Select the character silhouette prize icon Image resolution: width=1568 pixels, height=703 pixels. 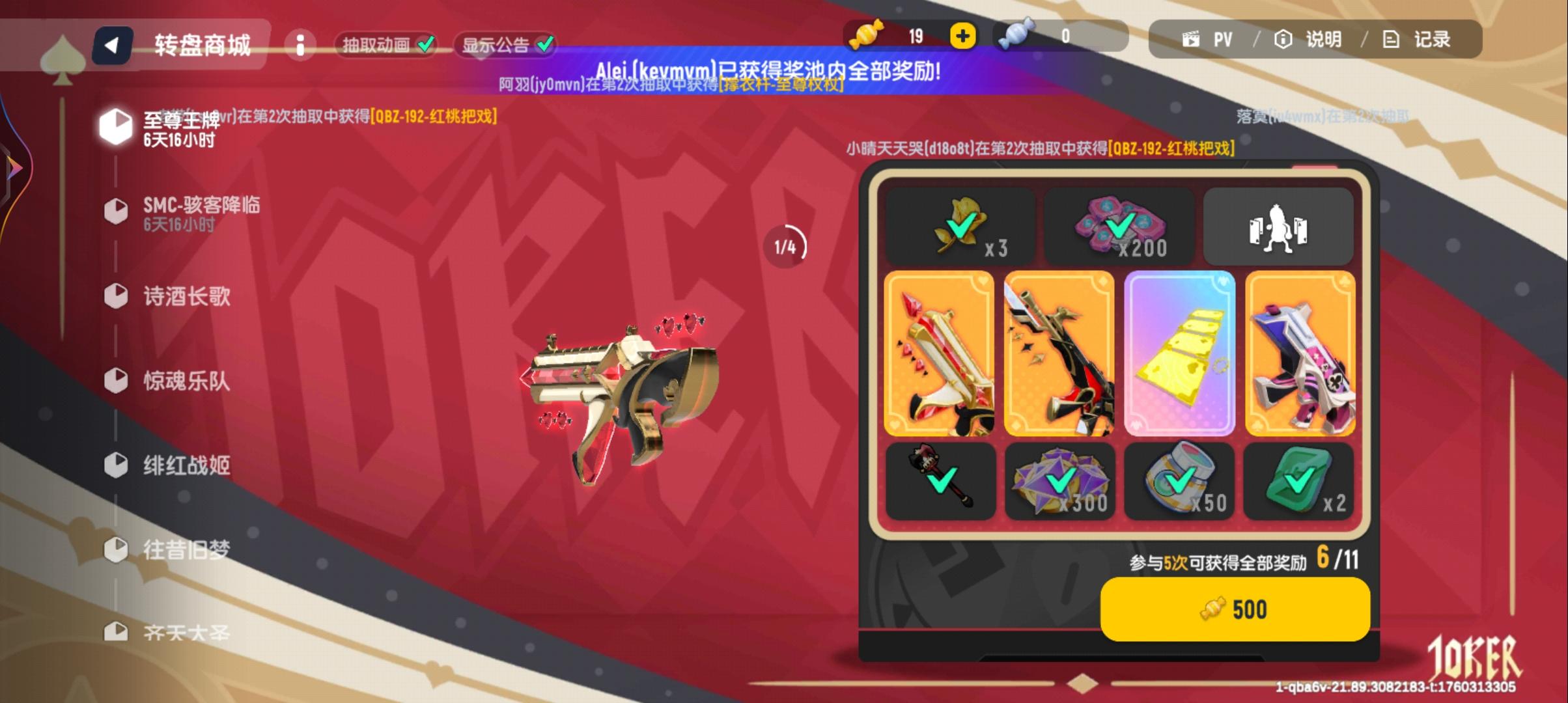(1278, 227)
